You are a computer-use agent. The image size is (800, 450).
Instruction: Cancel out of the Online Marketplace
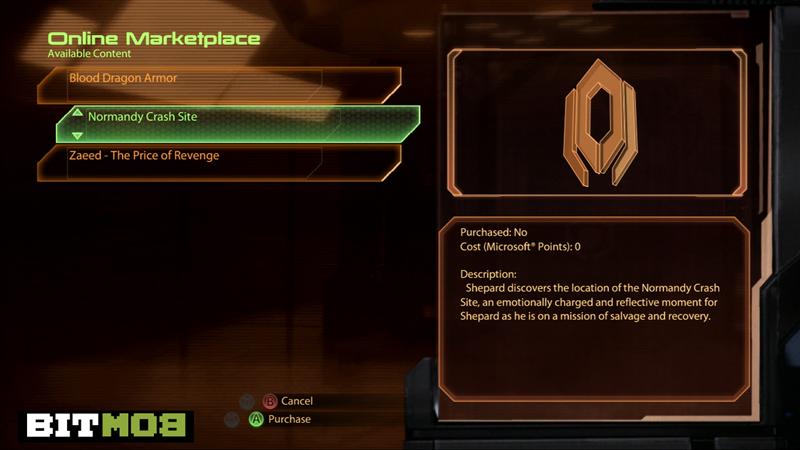296,401
